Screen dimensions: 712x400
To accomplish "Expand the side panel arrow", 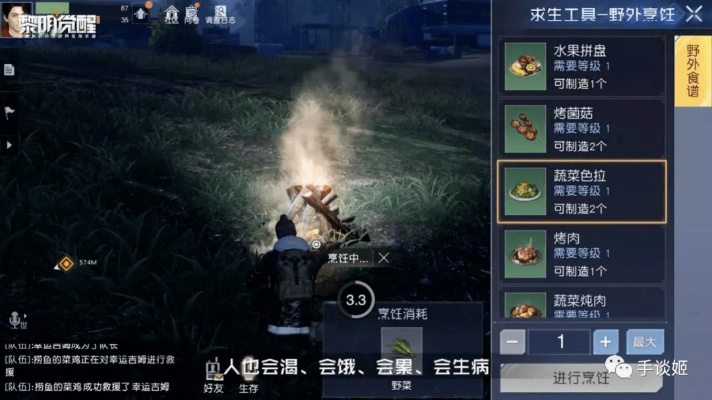I will (8, 145).
